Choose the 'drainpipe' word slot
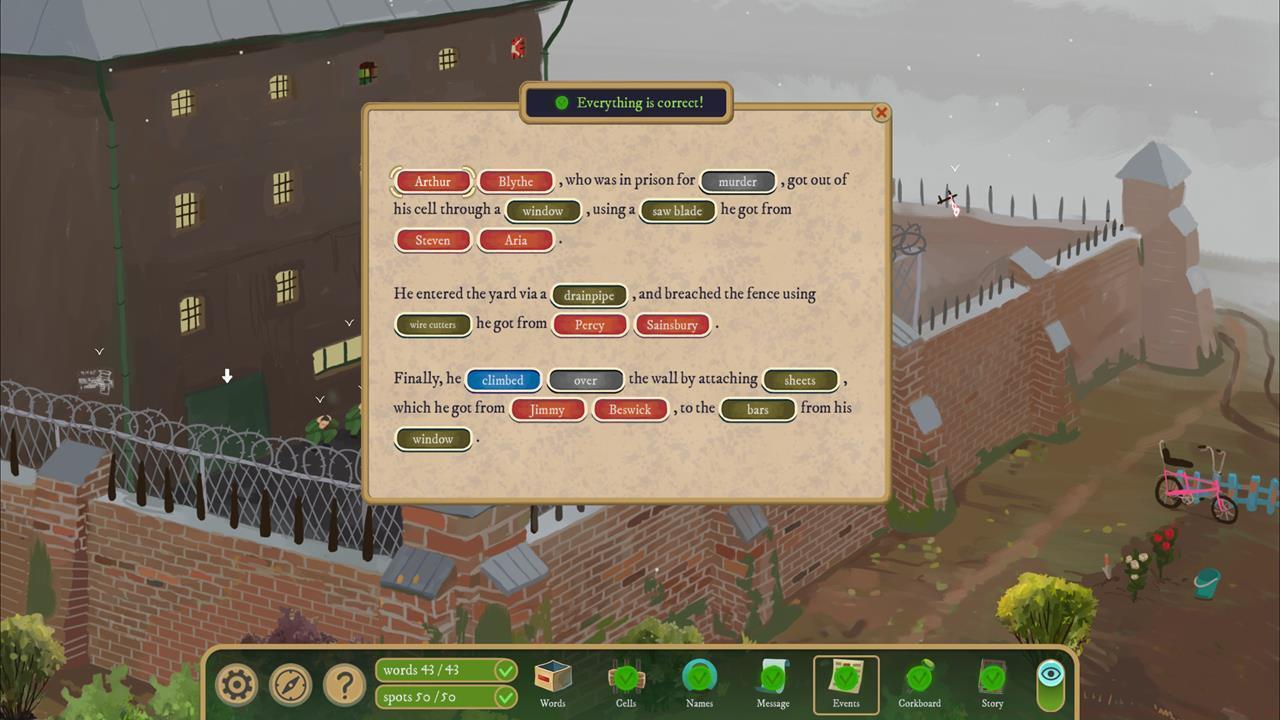Image resolution: width=1280 pixels, height=720 pixels. (589, 296)
